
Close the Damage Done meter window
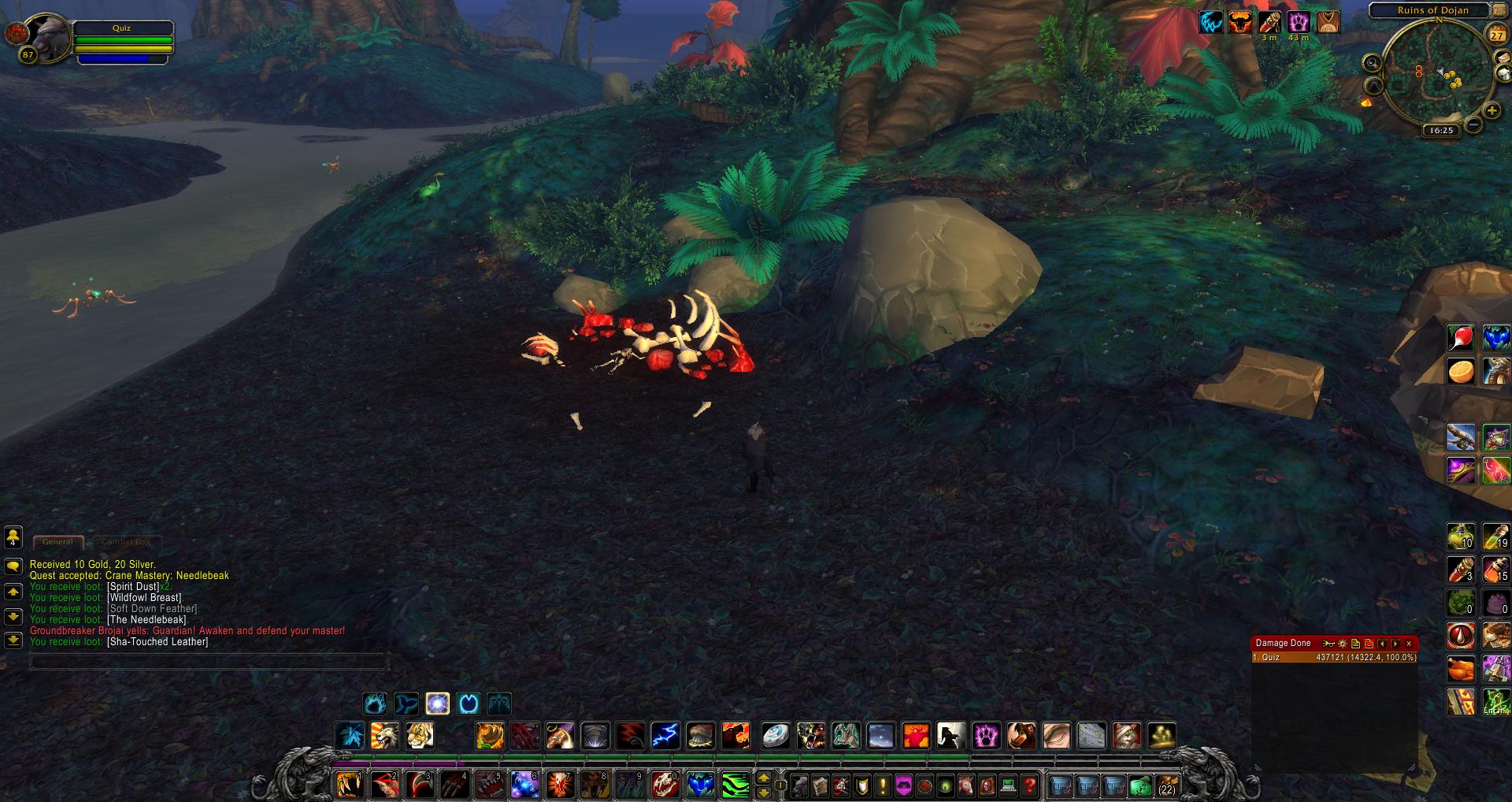[x=1409, y=644]
